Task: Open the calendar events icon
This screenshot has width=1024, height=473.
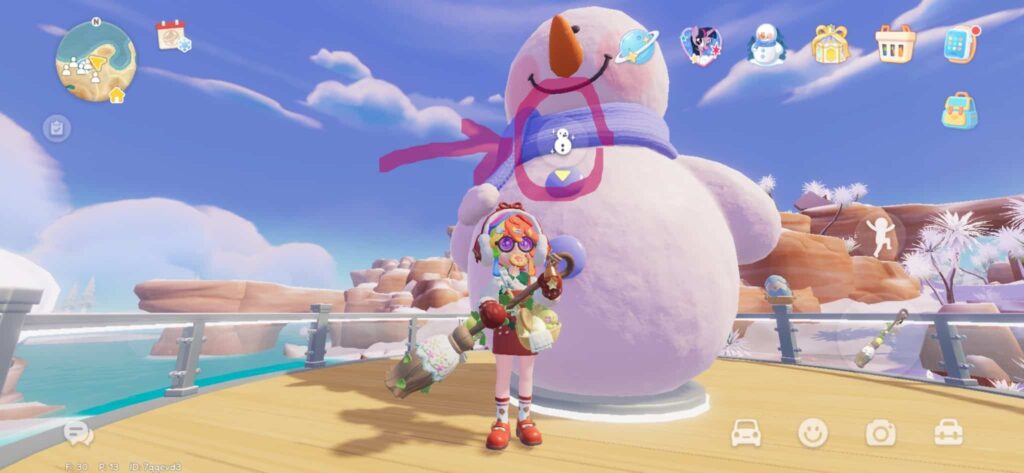Action: coord(172,35)
